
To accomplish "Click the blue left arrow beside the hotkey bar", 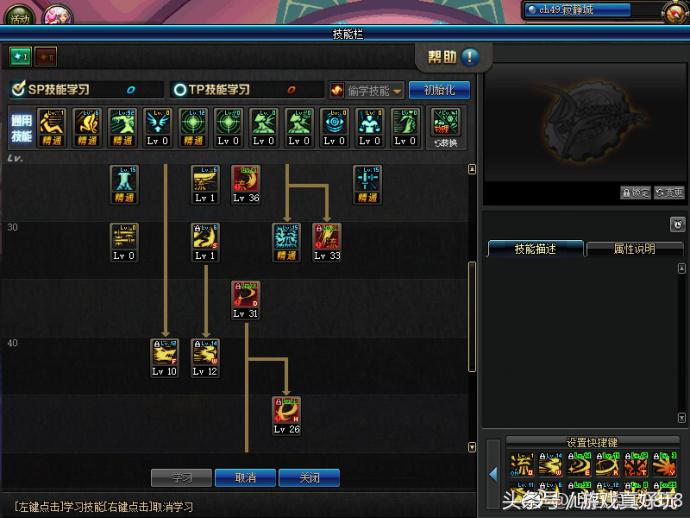I will pos(494,473).
